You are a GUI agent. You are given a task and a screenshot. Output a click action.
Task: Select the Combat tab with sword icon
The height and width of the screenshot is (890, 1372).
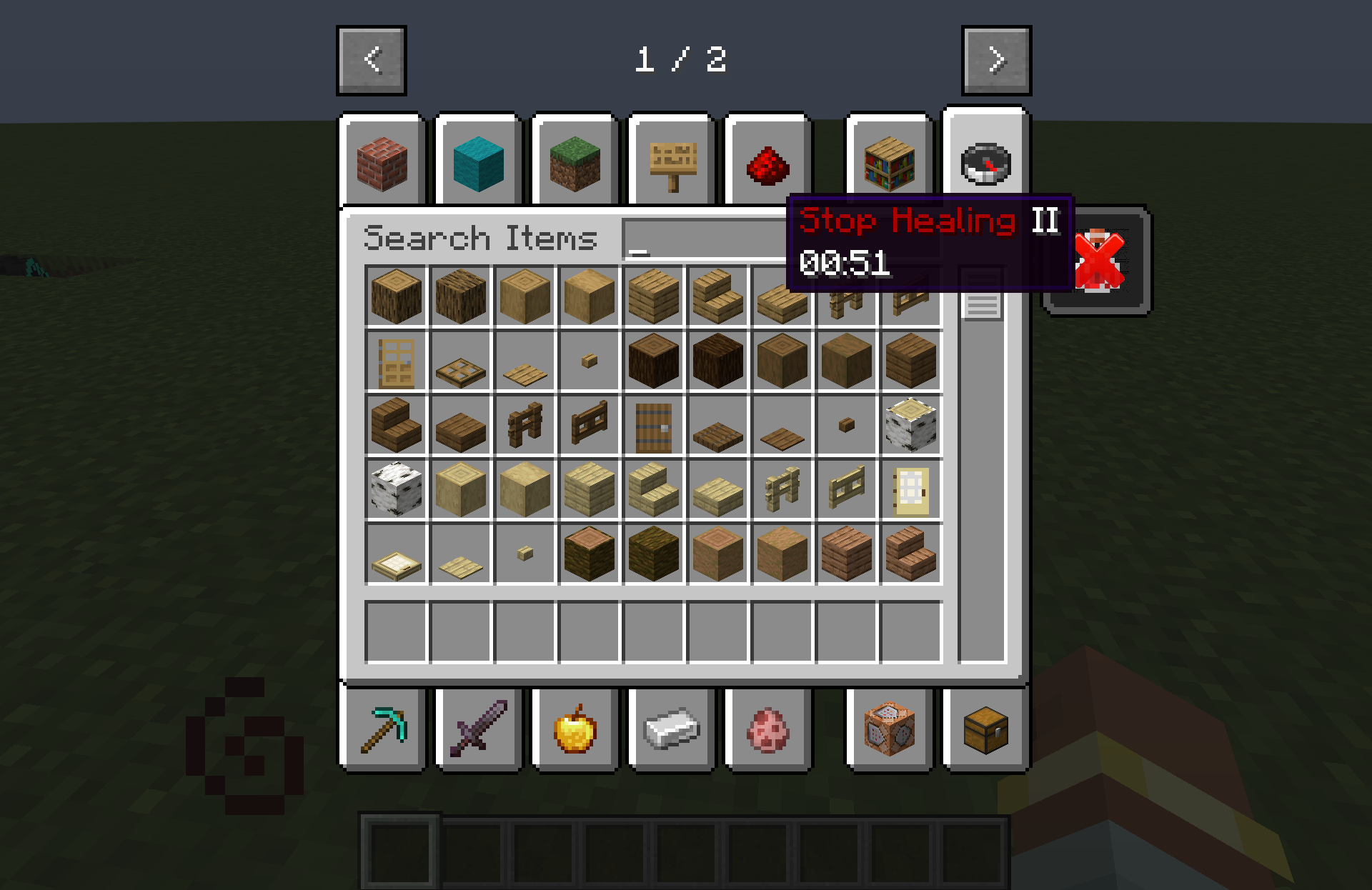[x=477, y=729]
